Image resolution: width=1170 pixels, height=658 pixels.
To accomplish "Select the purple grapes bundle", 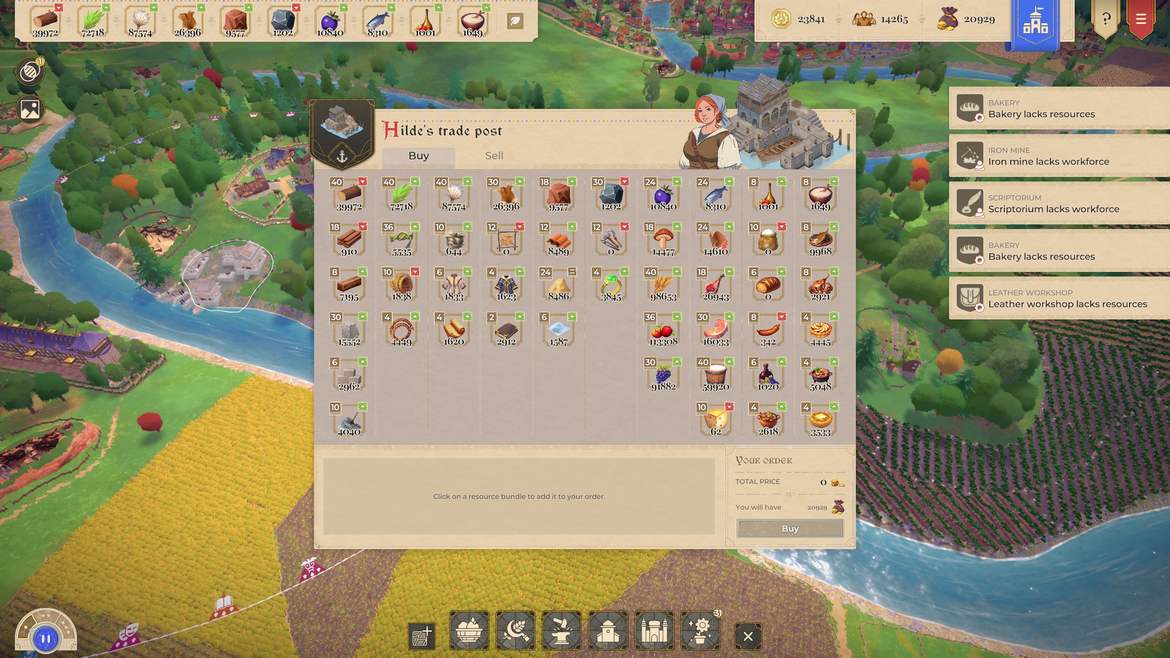I will tap(662, 376).
